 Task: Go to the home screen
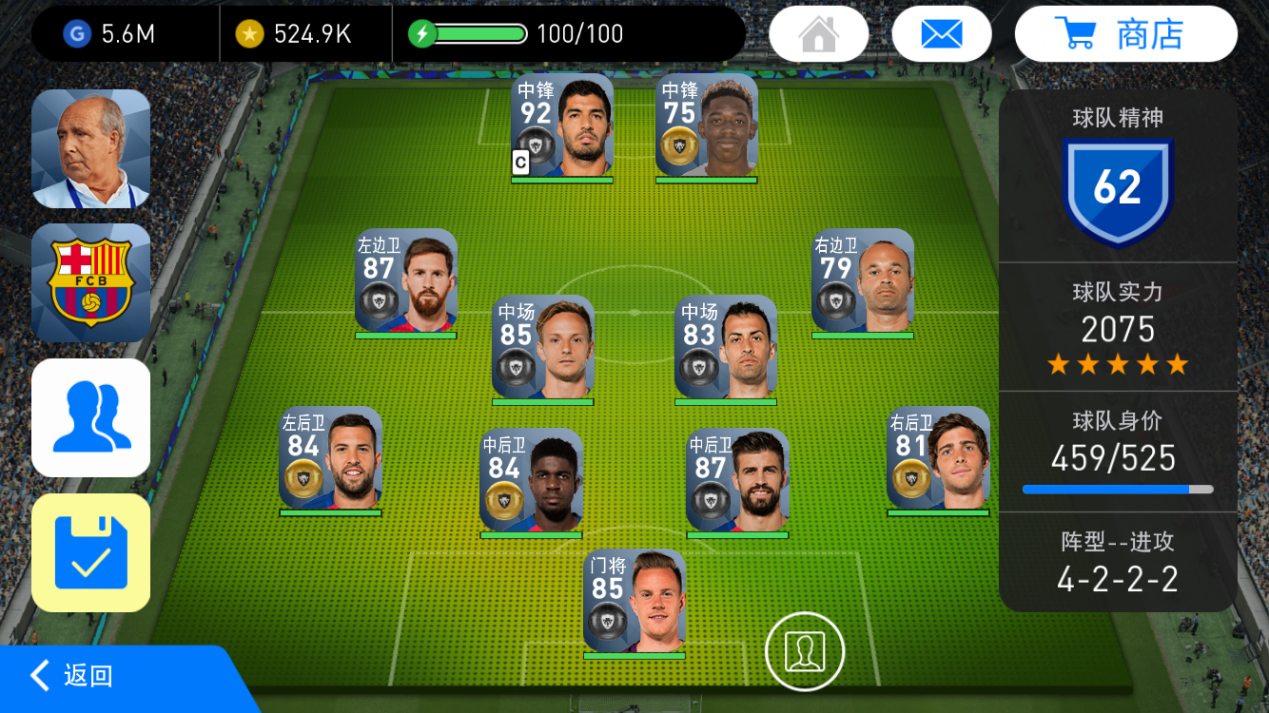click(818, 34)
